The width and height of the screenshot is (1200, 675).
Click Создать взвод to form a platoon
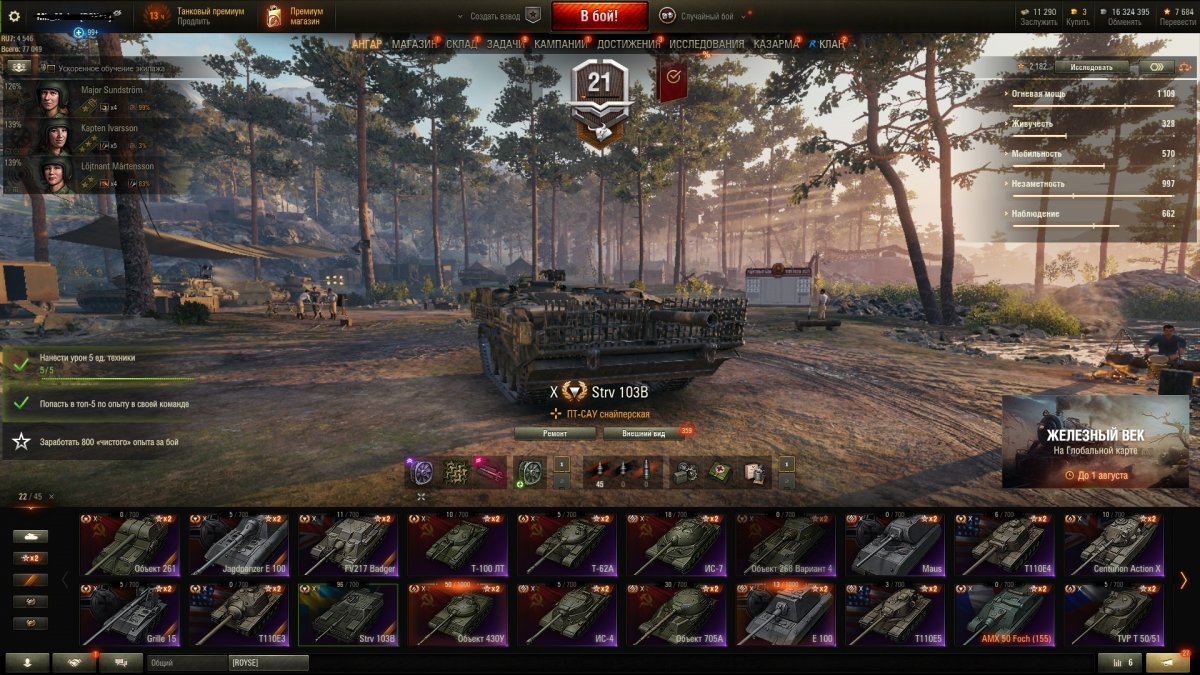tap(498, 16)
